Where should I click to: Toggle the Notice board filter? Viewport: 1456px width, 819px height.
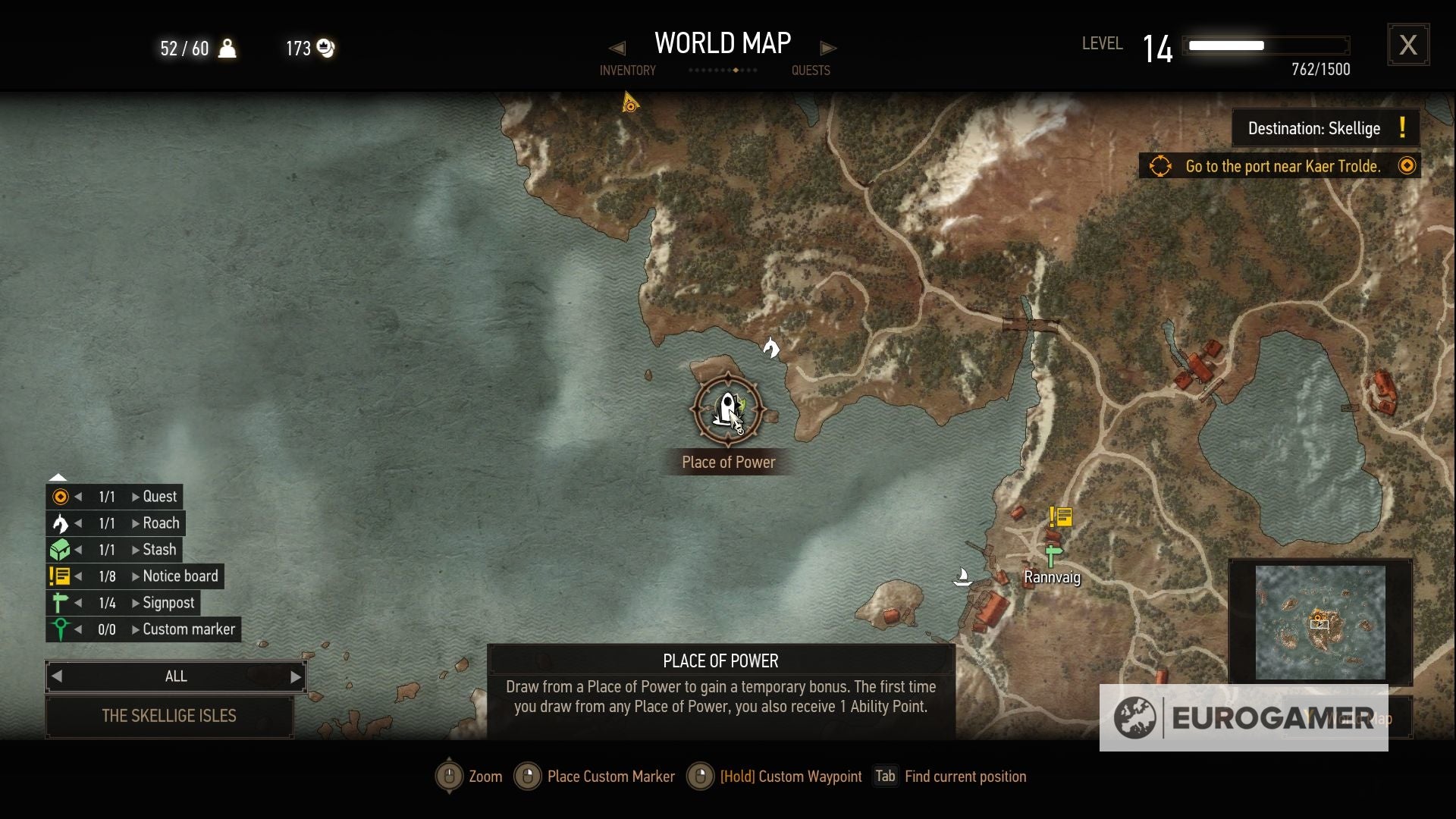[x=59, y=576]
